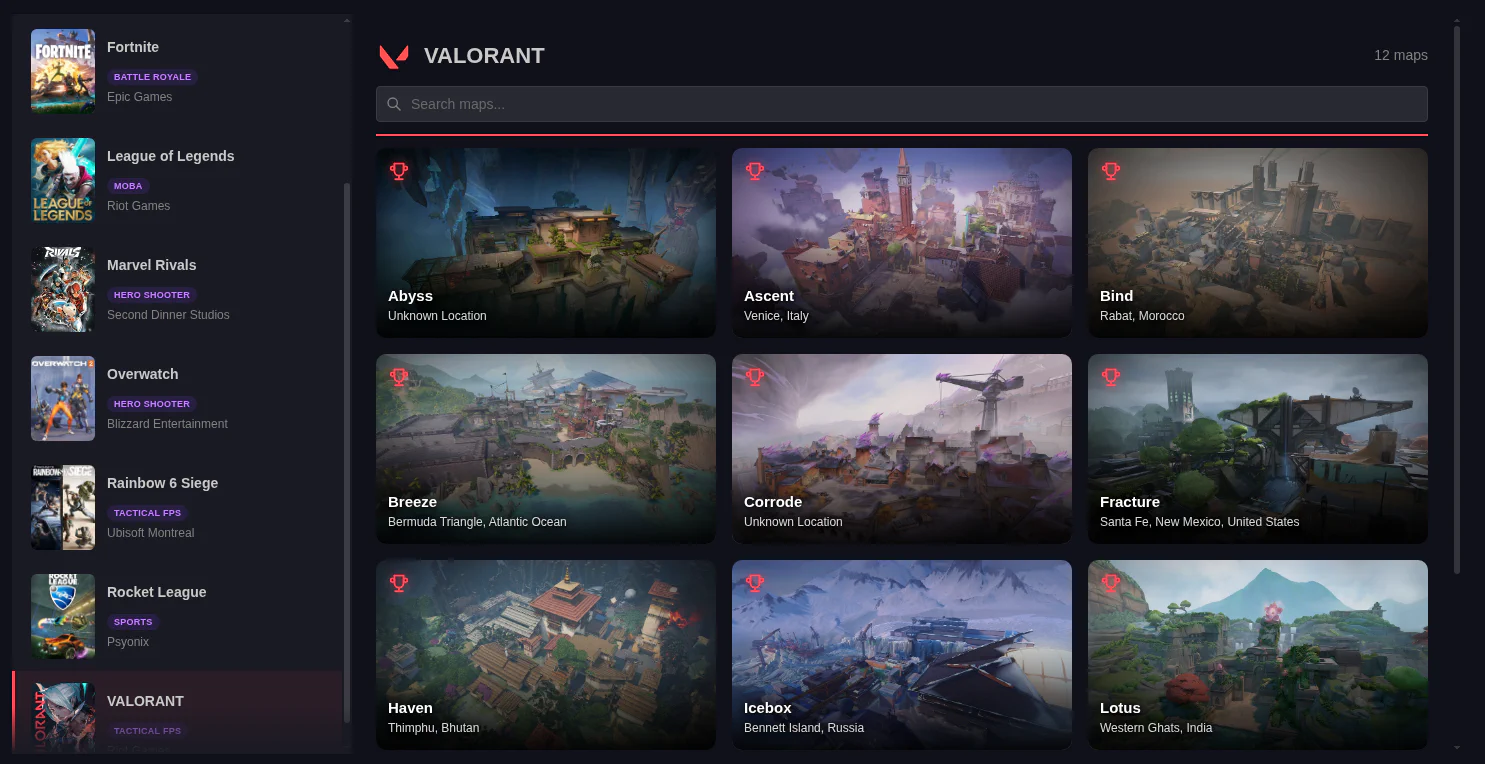Open the Haven map card
The height and width of the screenshot is (764, 1485).
tap(545, 654)
